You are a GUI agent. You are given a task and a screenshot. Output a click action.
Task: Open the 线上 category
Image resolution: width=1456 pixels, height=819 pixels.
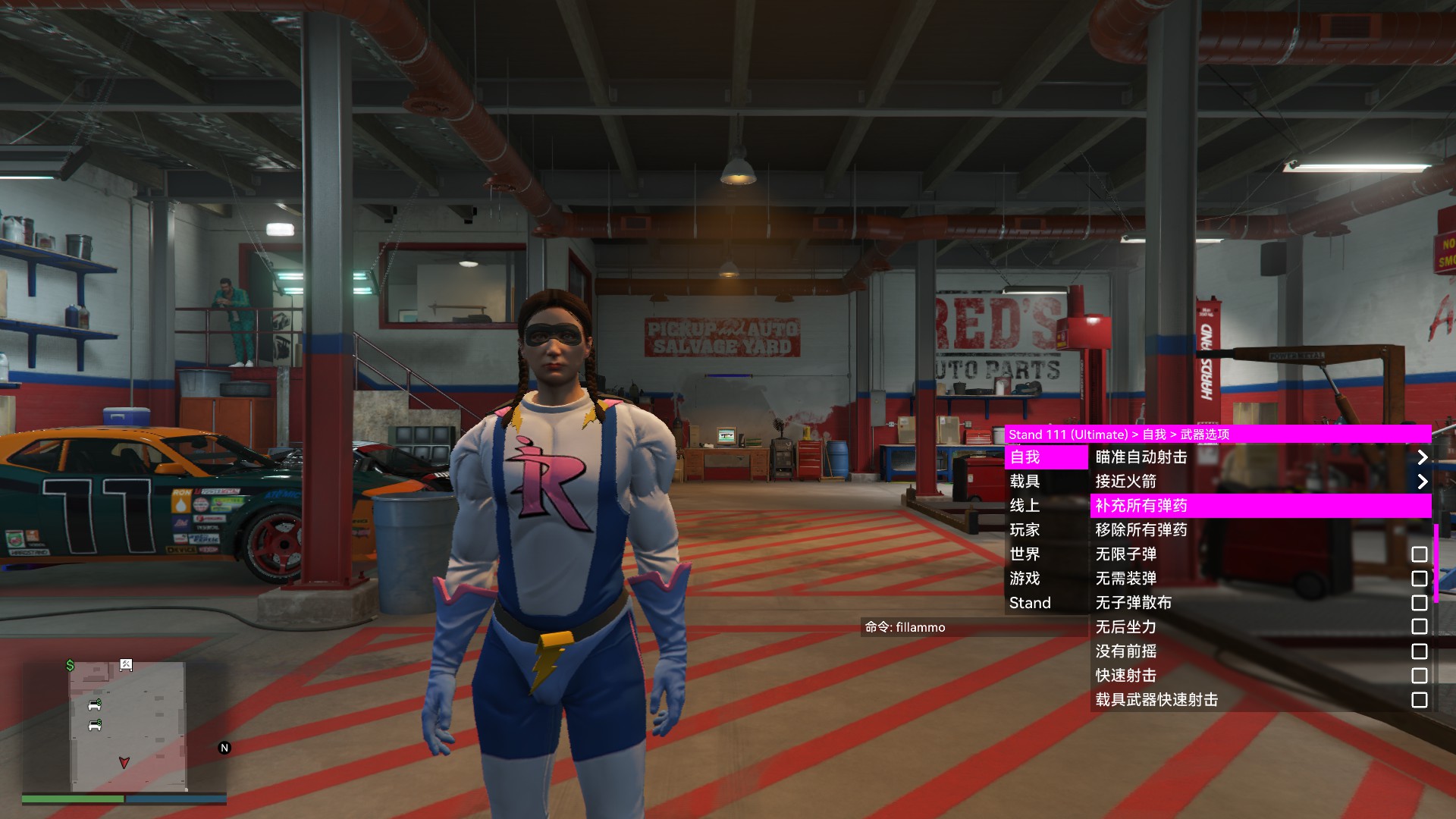[1046, 506]
